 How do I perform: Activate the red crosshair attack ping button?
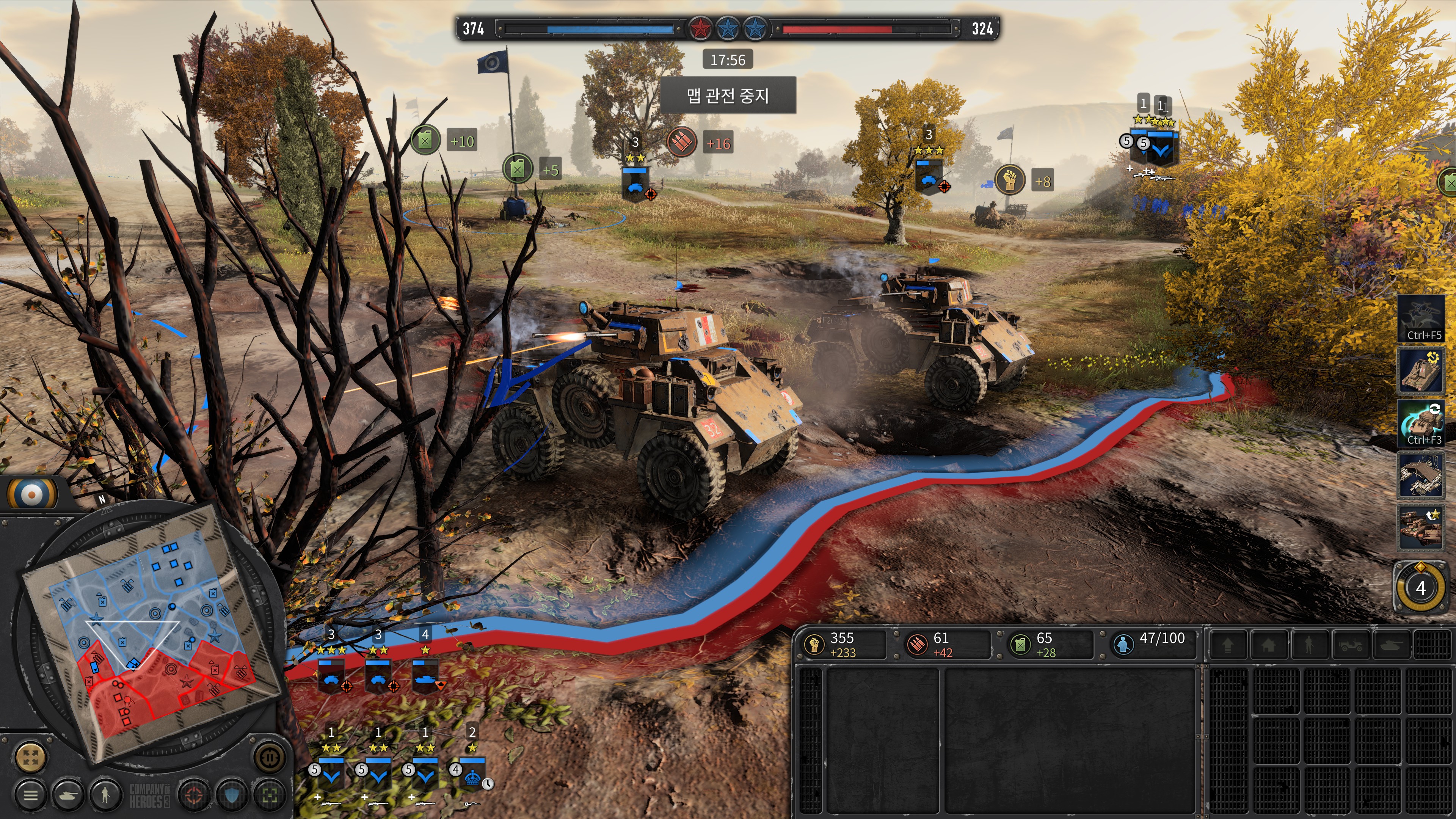coord(194,795)
